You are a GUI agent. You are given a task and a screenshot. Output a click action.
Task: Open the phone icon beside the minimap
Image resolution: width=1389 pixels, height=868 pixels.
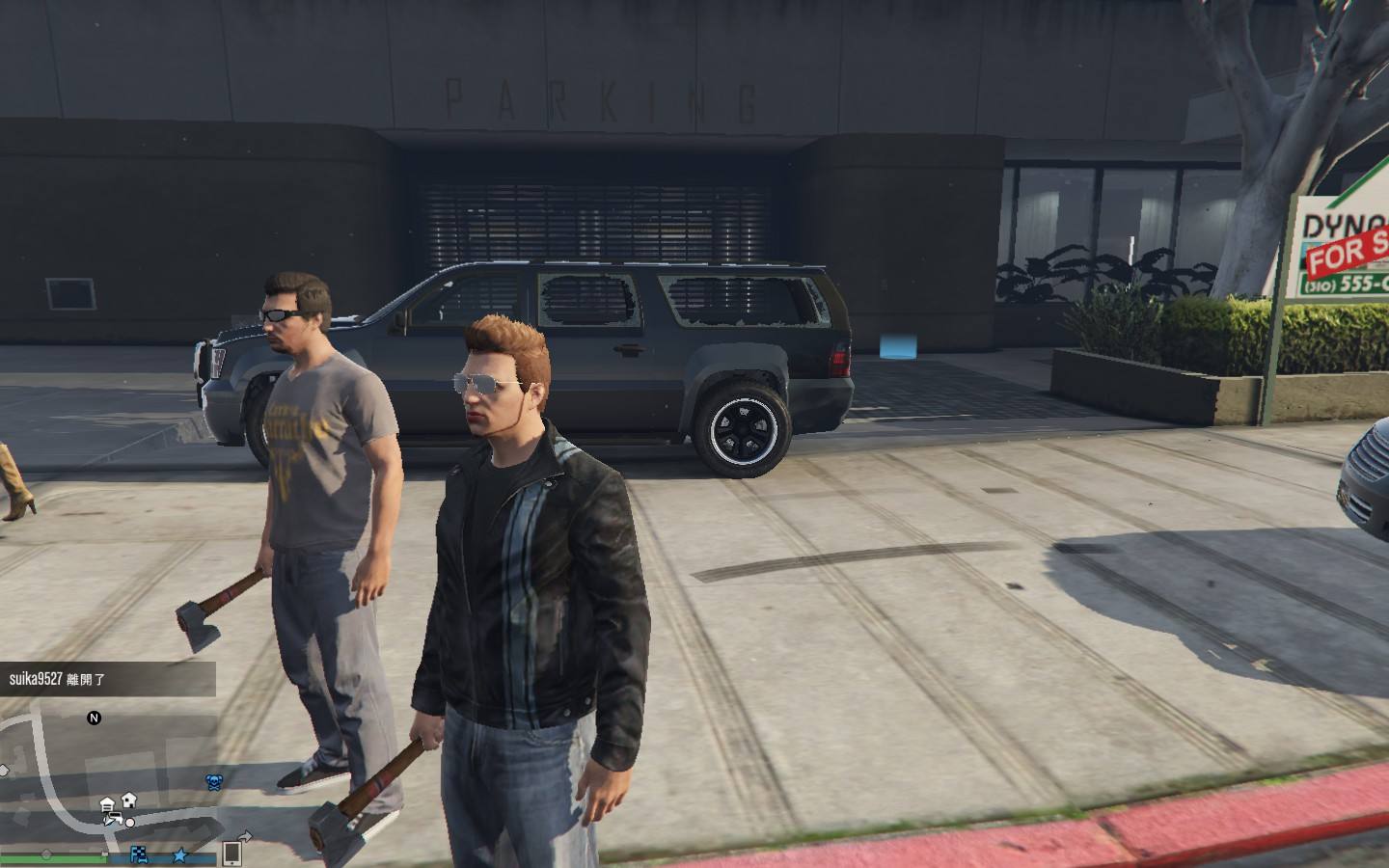tap(231, 853)
